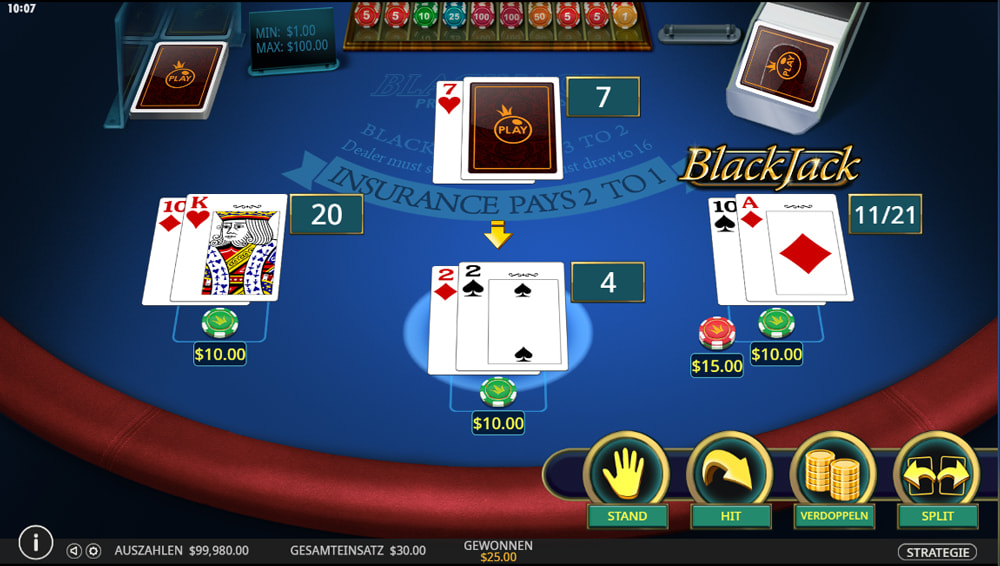Open the settings gear icon
Screen dimensions: 1000x566
93,551
